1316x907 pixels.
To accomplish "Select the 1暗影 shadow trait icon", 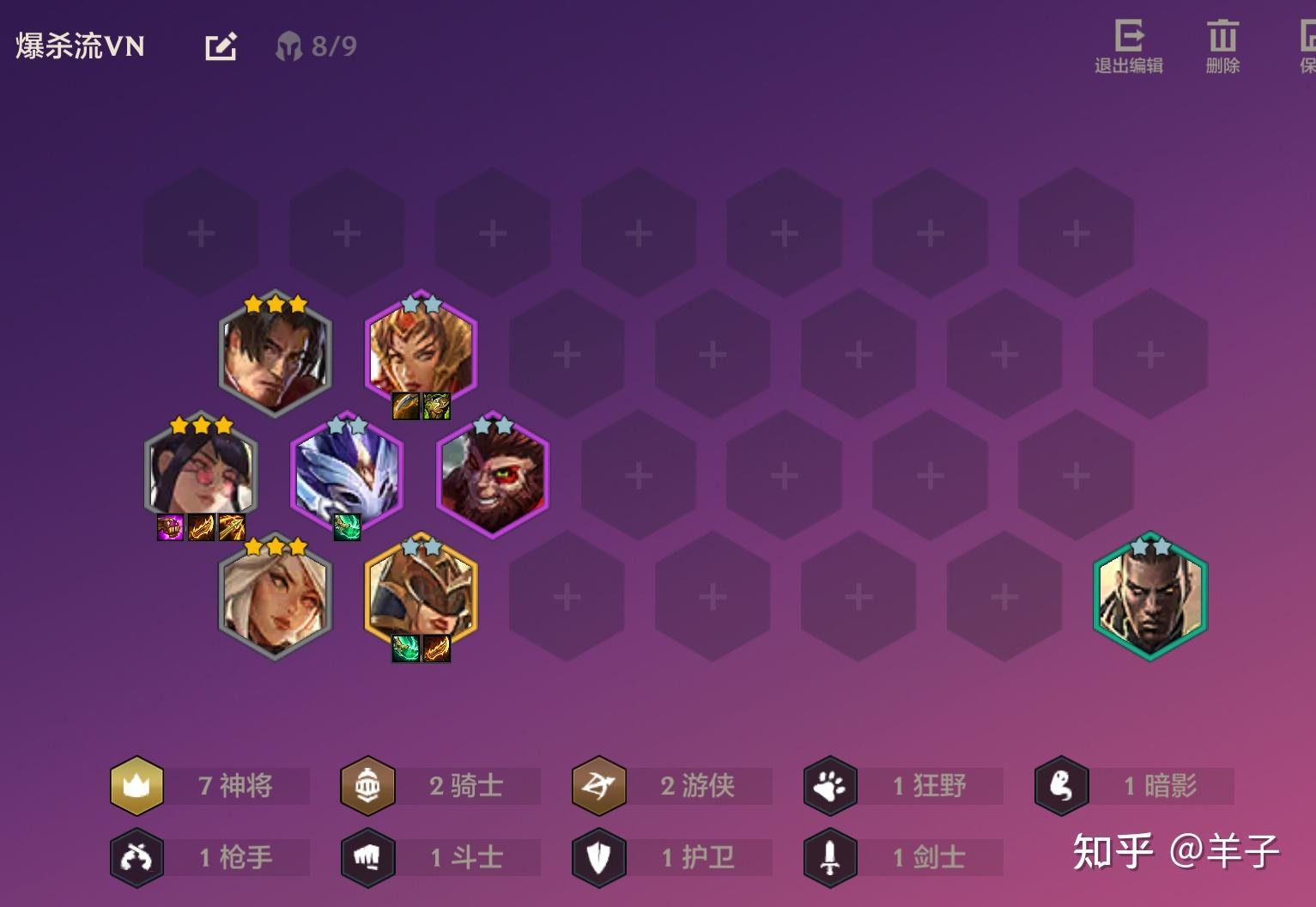I will coord(1062,785).
